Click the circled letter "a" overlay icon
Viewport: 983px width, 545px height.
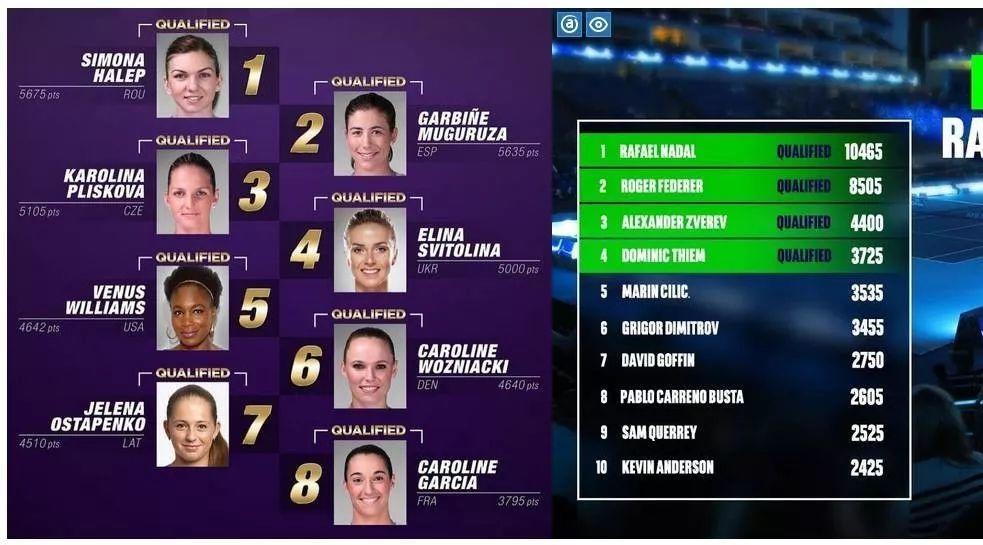(x=569, y=24)
